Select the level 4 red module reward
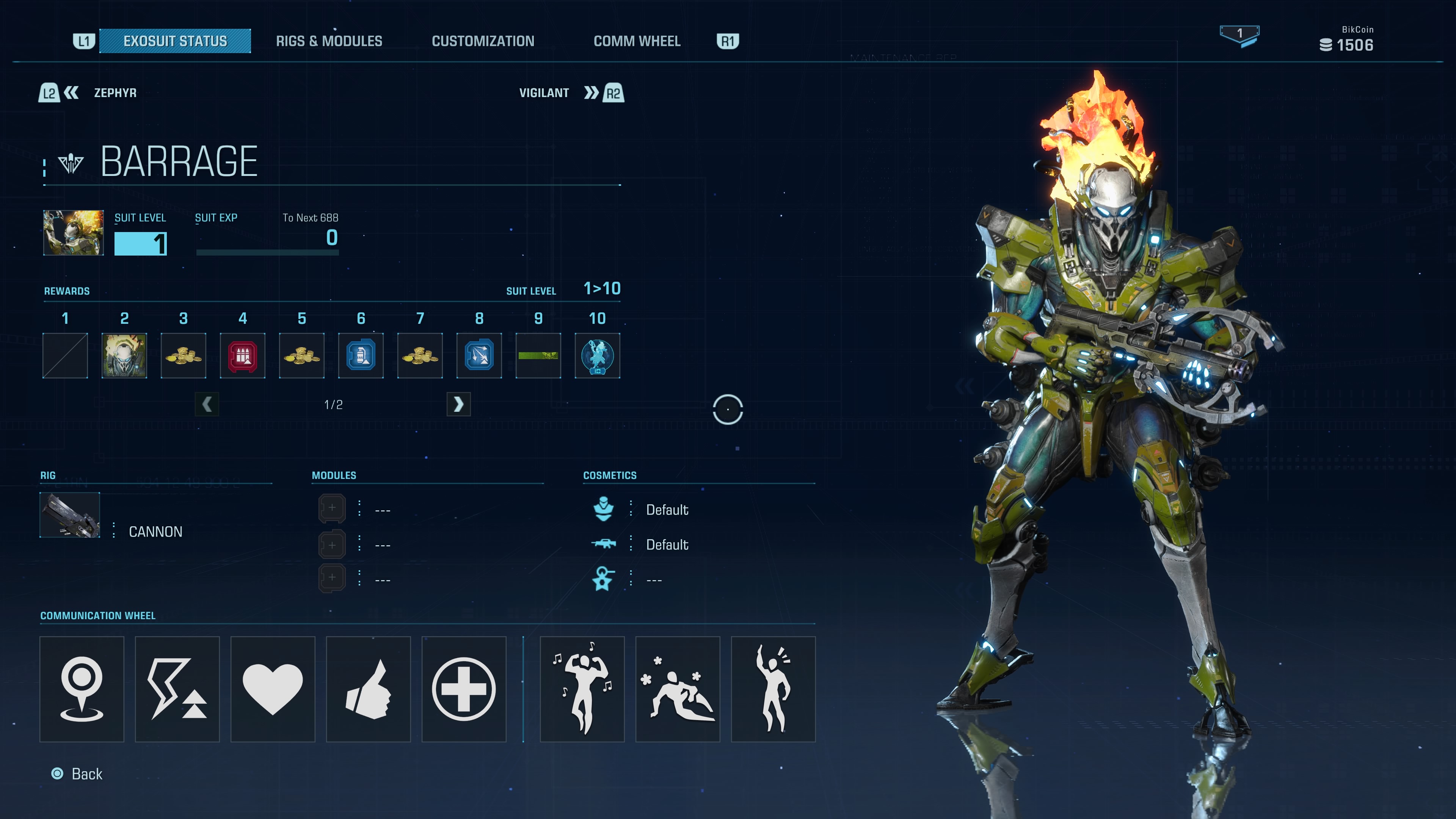 (243, 356)
